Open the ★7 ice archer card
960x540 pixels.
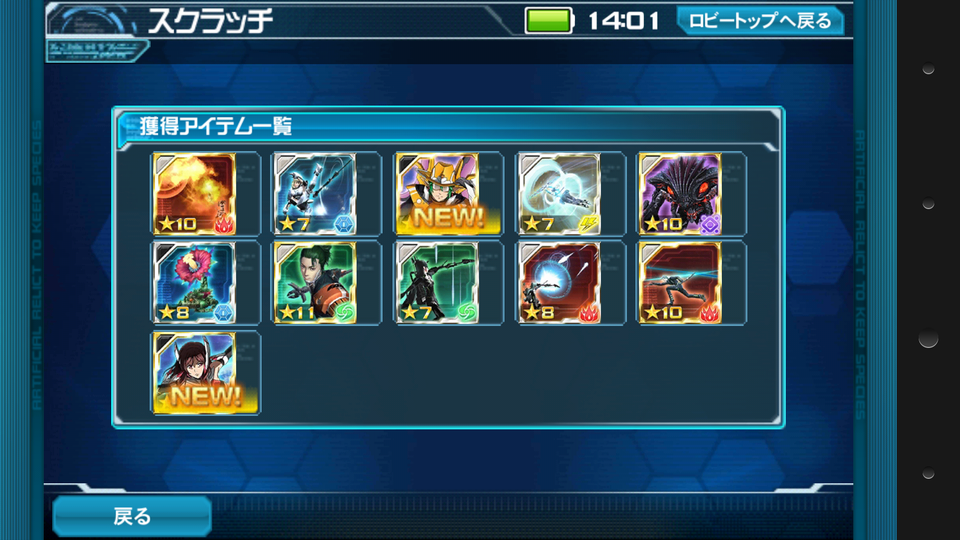click(x=315, y=193)
